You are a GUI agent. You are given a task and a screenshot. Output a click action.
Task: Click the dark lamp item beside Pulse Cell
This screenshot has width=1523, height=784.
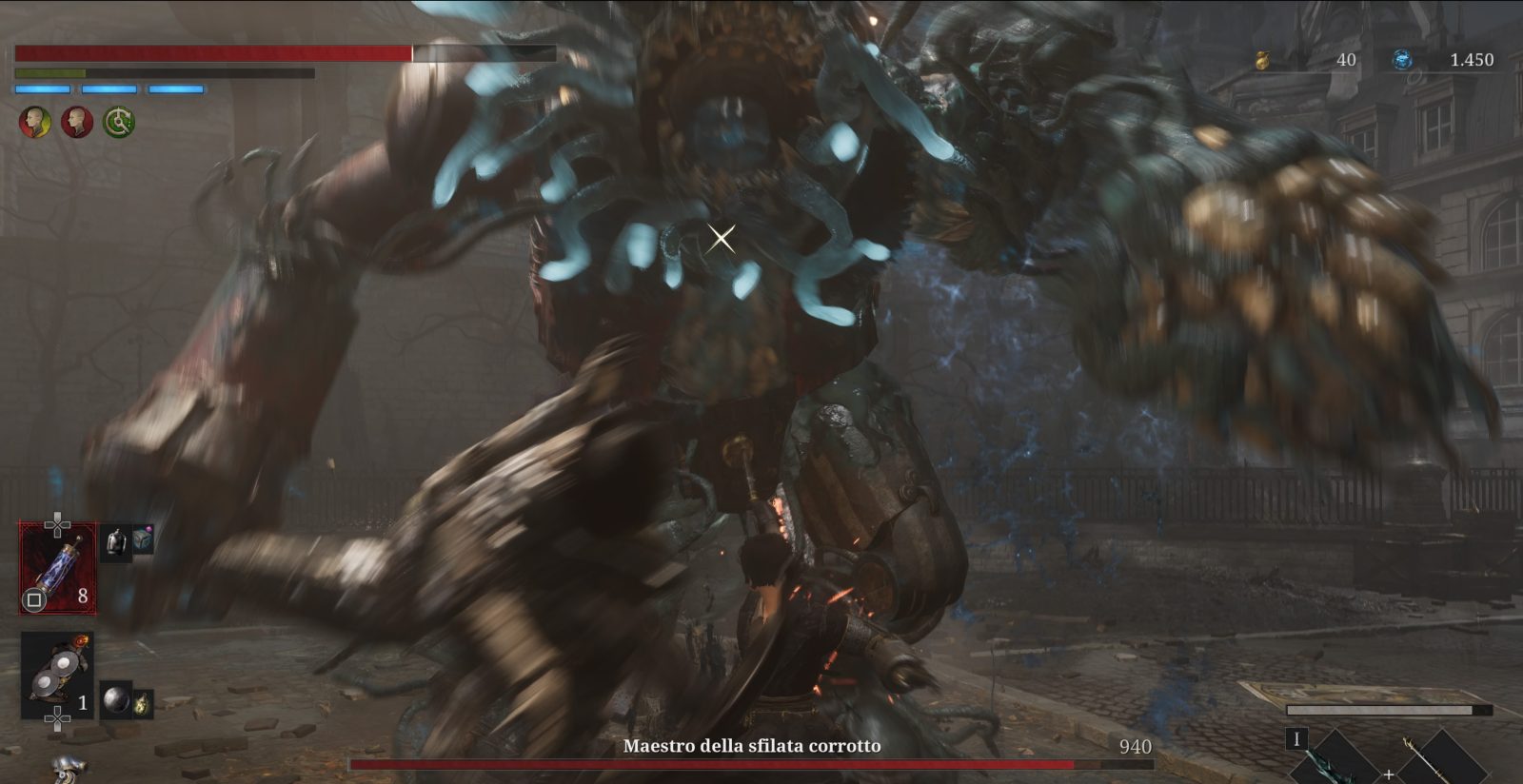coord(116,542)
